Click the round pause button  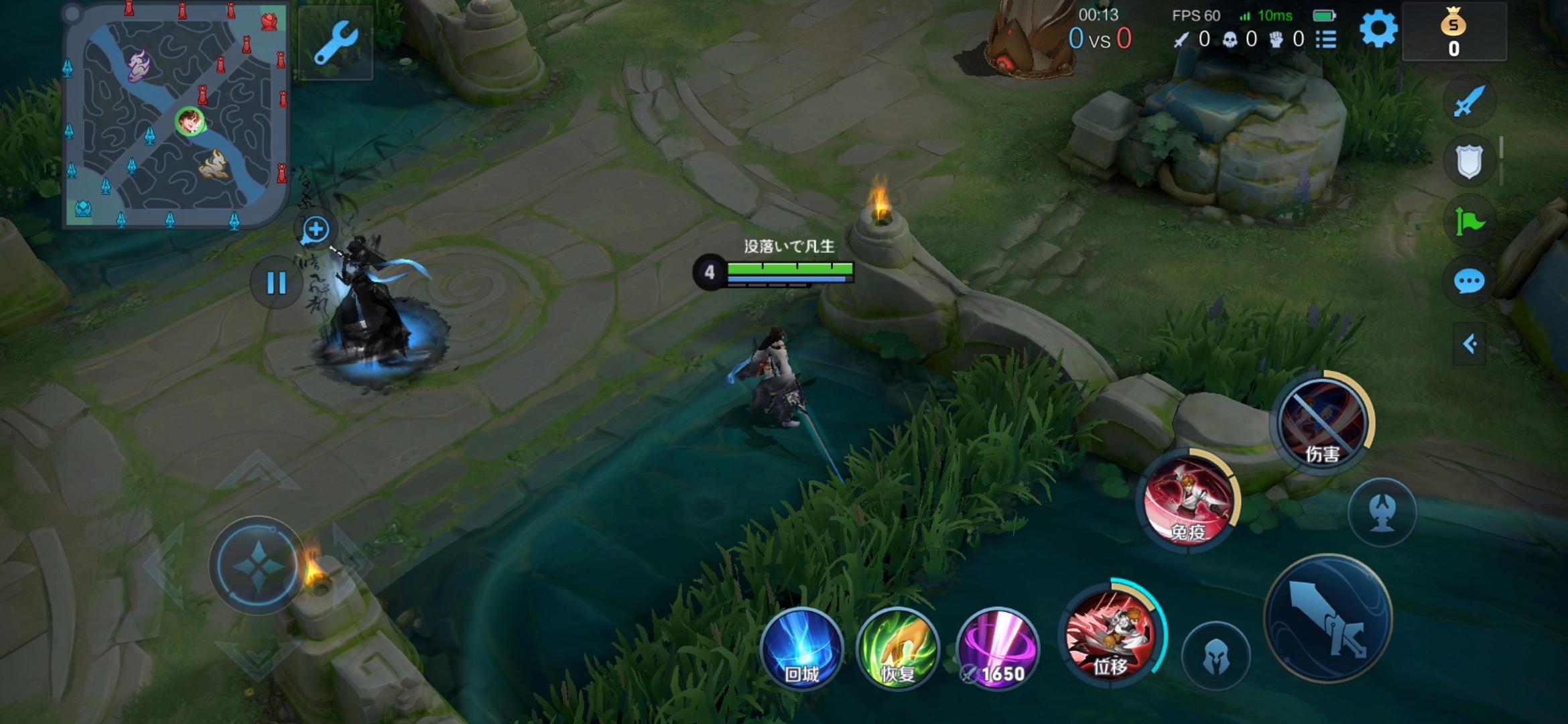[276, 283]
